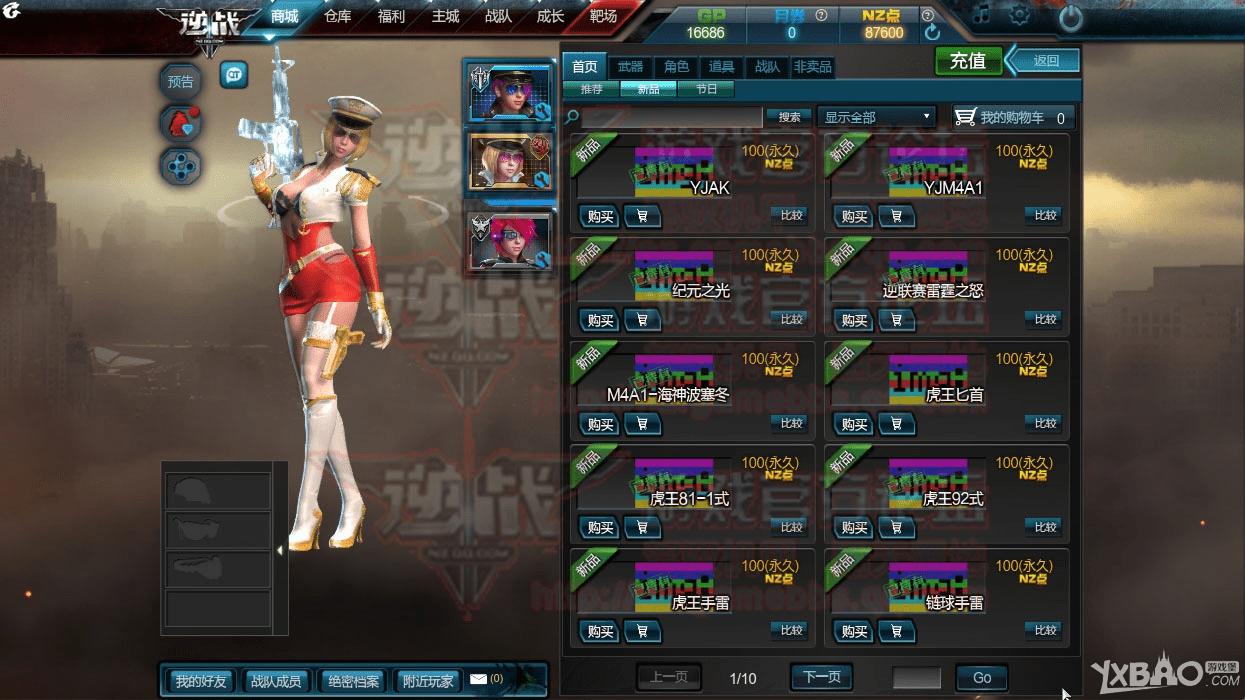Viewport: 1245px width, 700px height.
Task: Show the 节日 holiday sub-tab
Action: point(706,89)
